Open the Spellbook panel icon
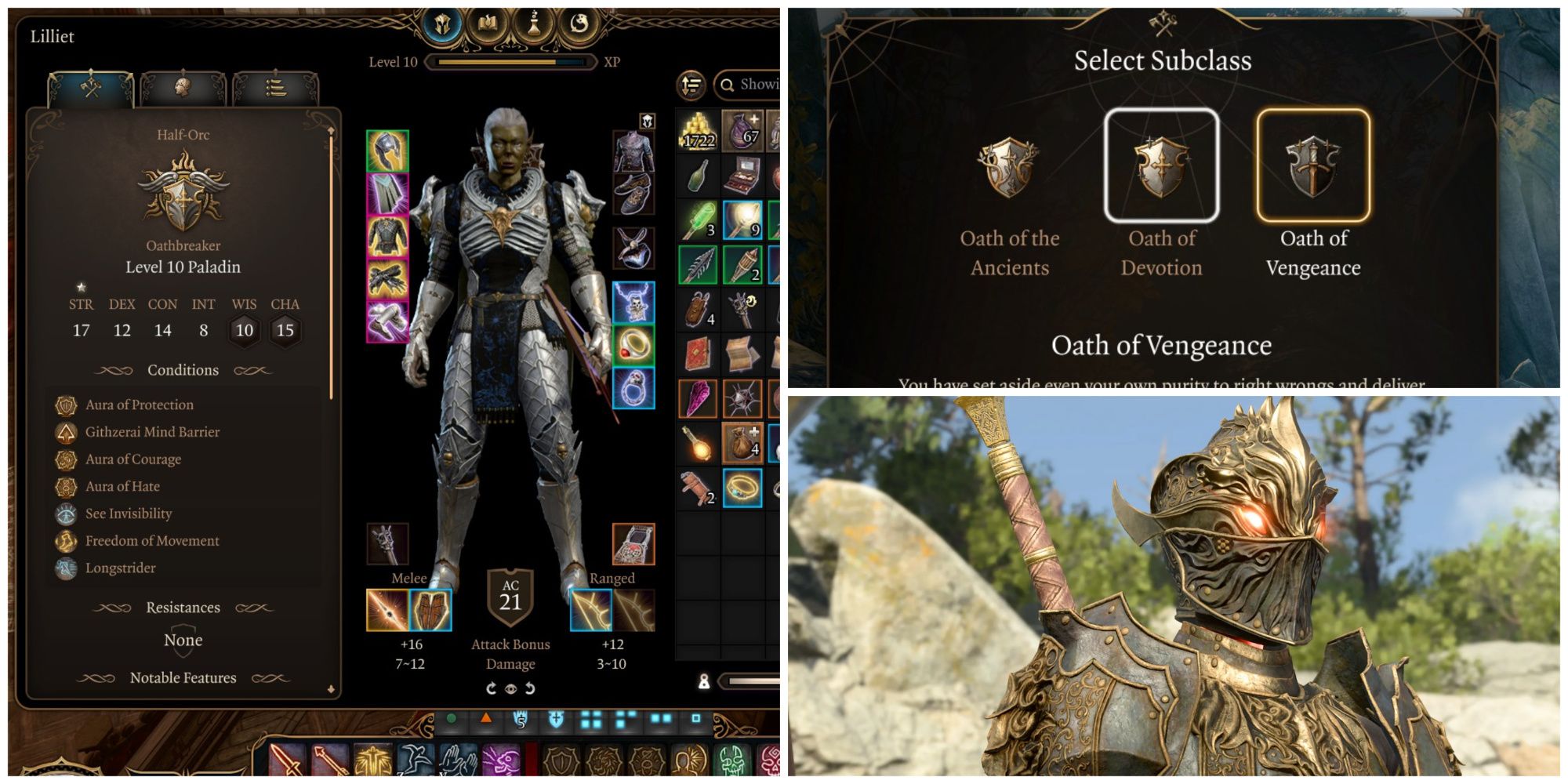Screen dimensions: 1568x784 coord(488,20)
